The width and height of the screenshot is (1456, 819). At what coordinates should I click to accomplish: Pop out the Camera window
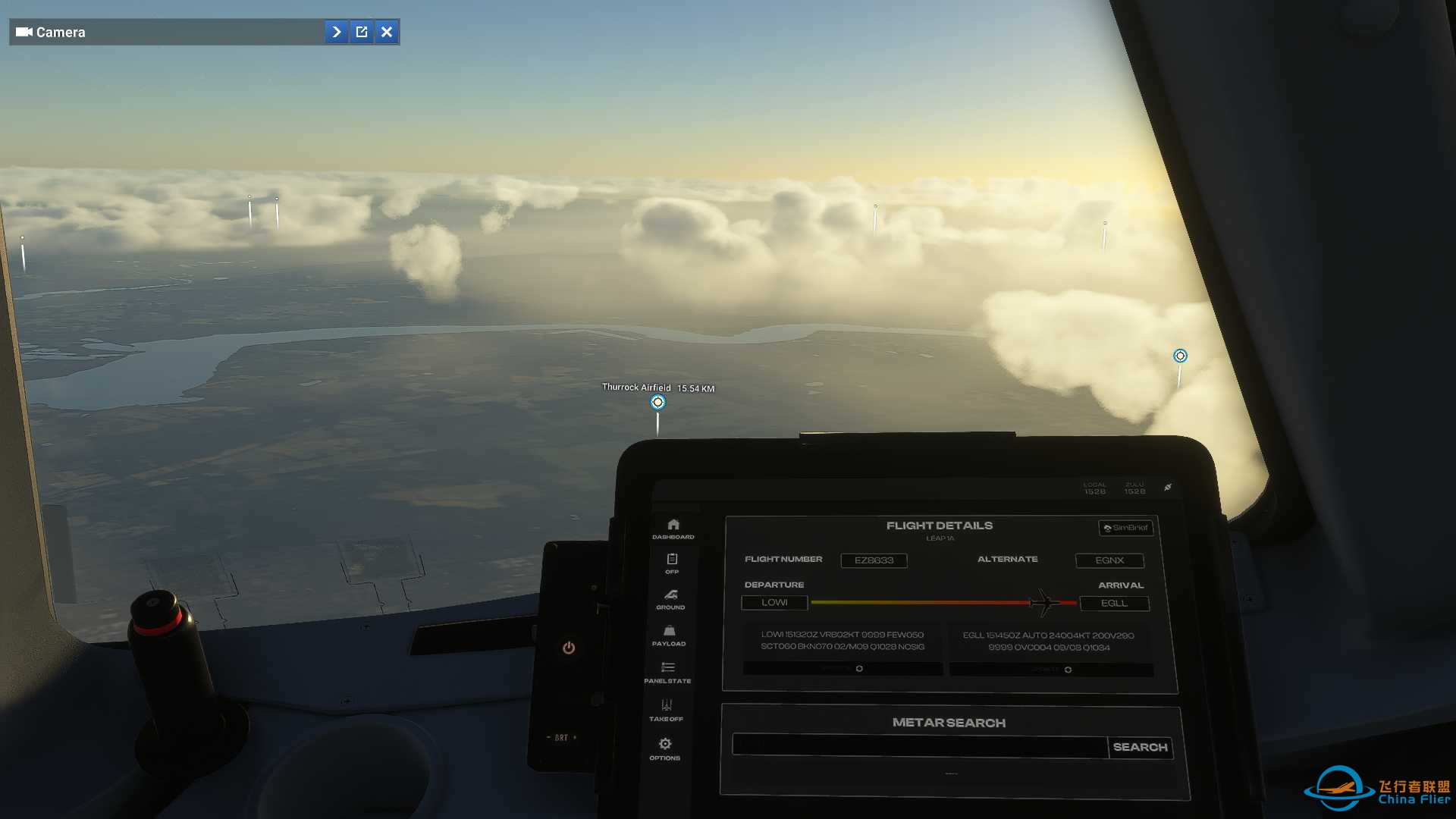362,32
